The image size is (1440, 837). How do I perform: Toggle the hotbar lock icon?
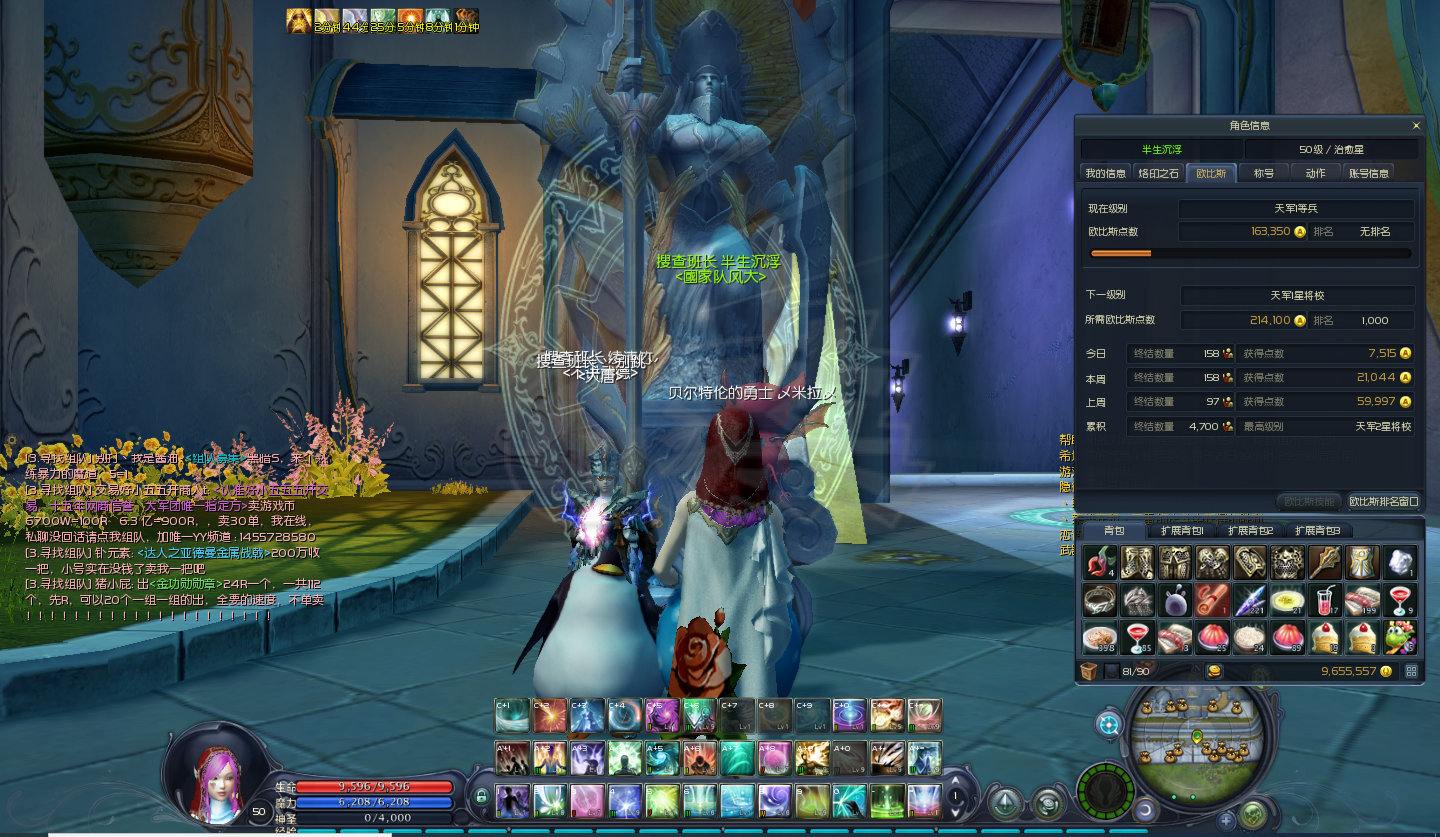click(481, 797)
